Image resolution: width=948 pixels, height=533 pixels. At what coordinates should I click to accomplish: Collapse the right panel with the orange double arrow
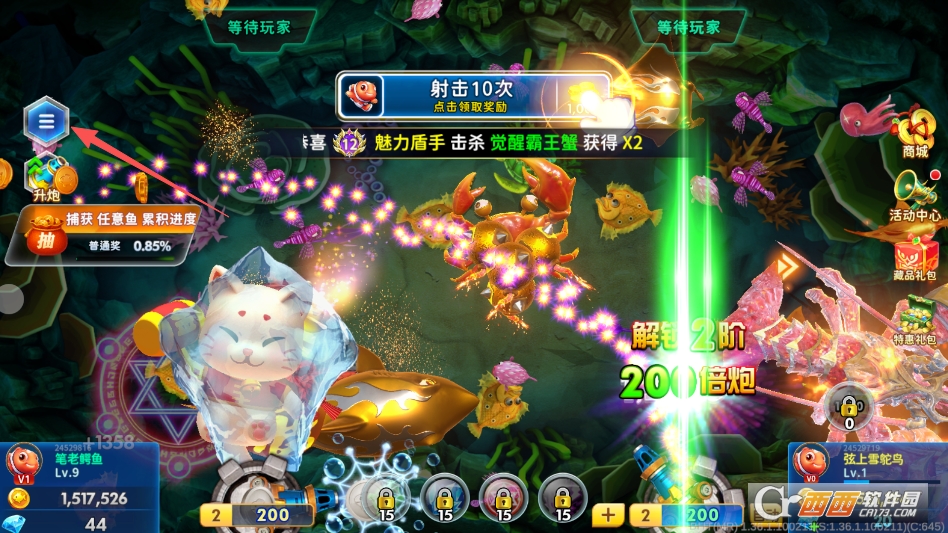pyautogui.click(x=791, y=268)
